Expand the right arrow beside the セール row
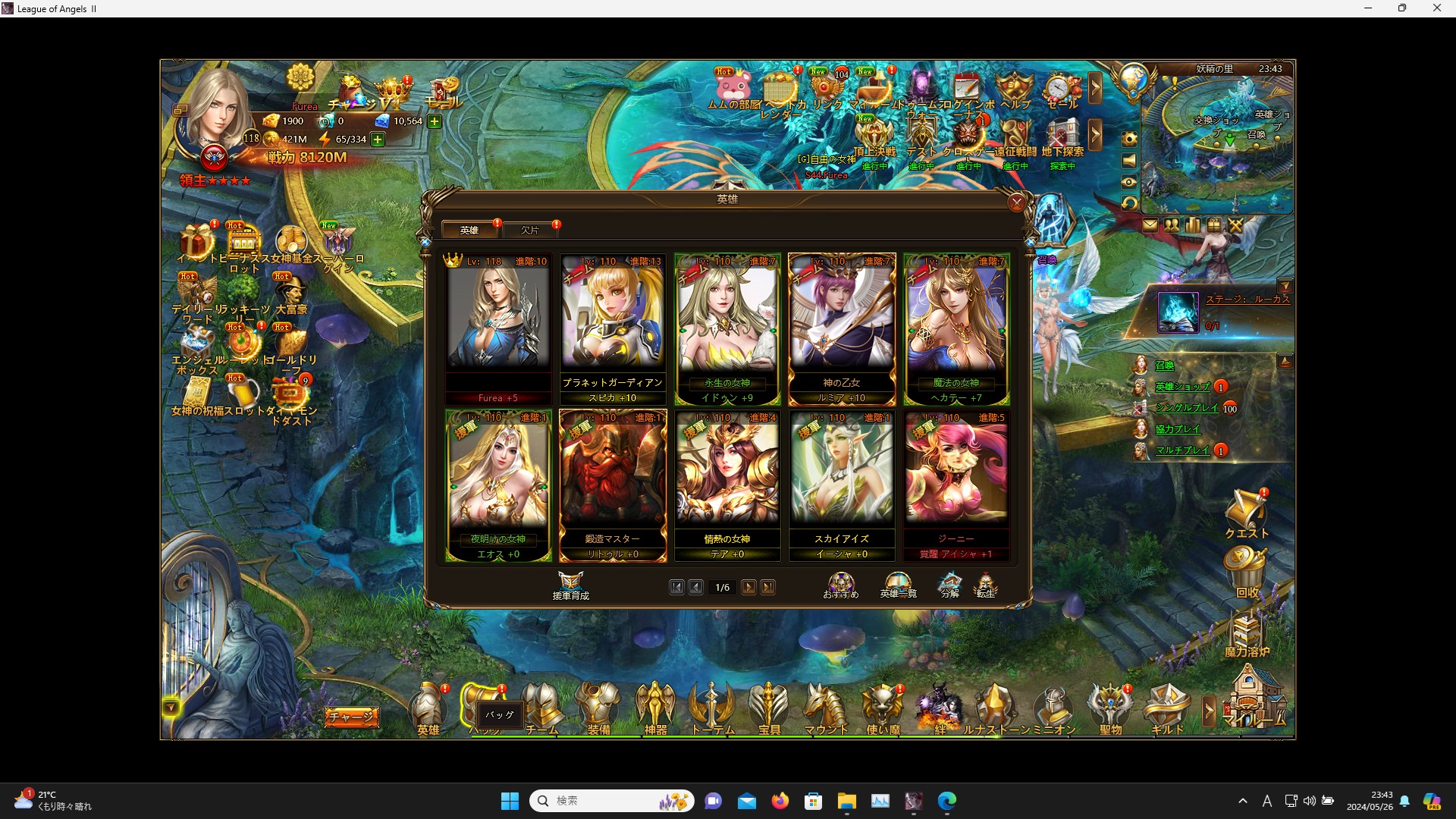 click(x=1096, y=89)
